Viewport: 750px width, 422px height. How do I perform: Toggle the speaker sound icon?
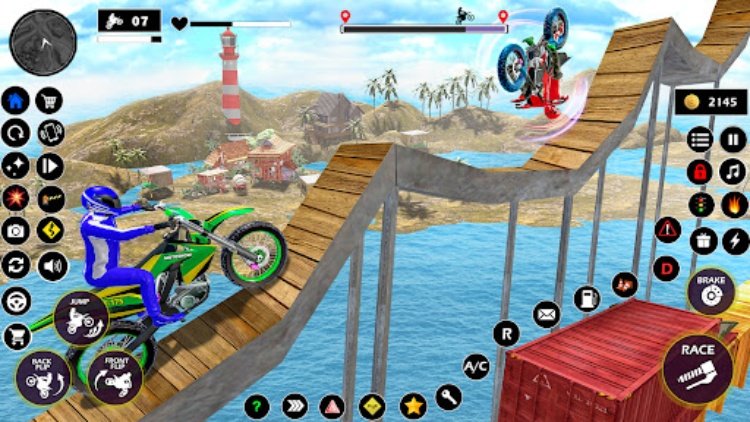click(50, 265)
